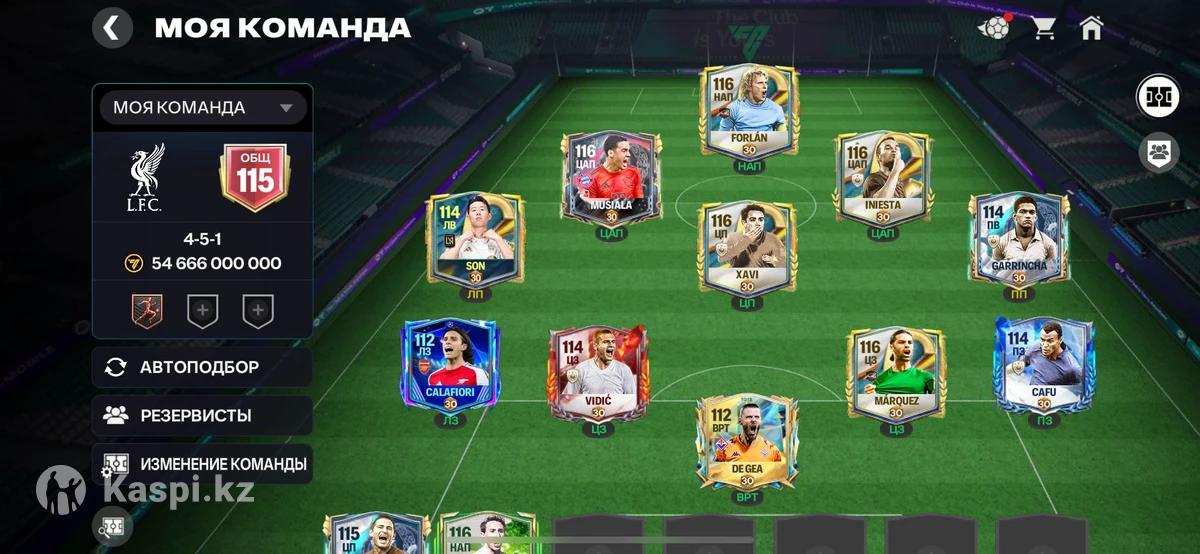Open ИЗМЕНЕНИЕ КОМАНДЫ team change
1200x554 pixels.
pos(202,464)
